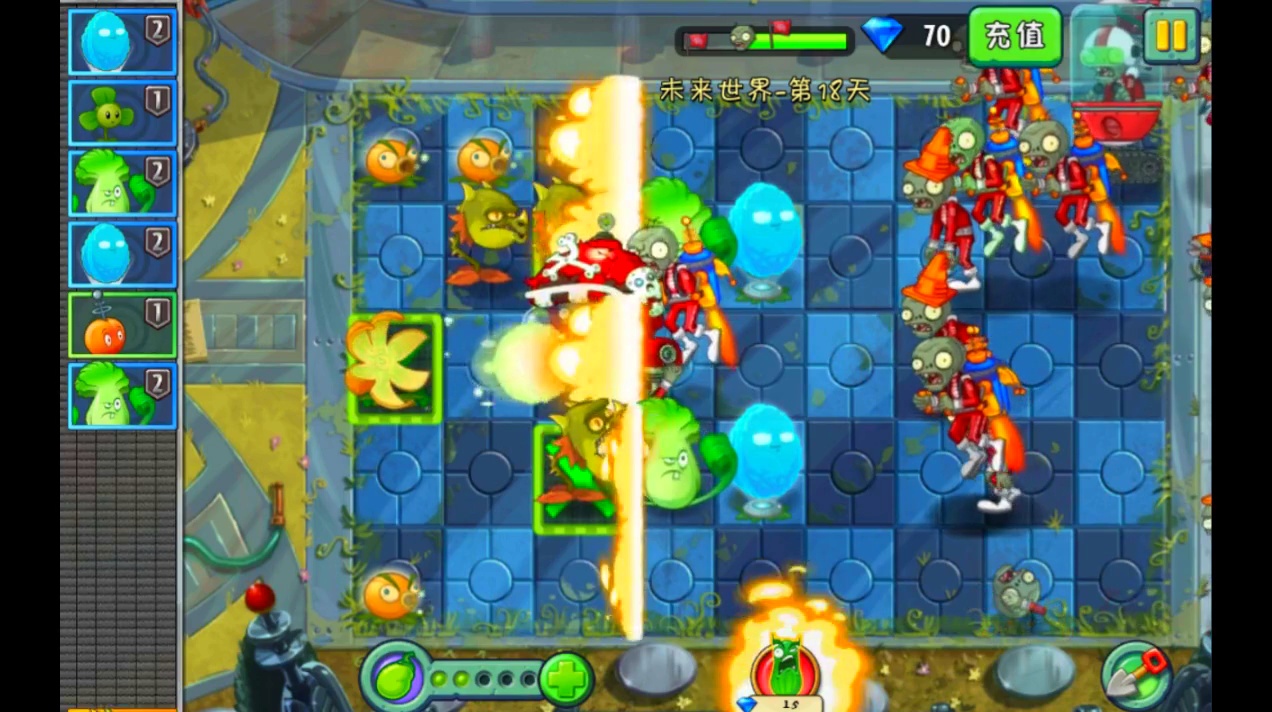The image size is (1272, 712).
Task: Choose the highlighted orange plant seed packet
Action: click(x=122, y=326)
